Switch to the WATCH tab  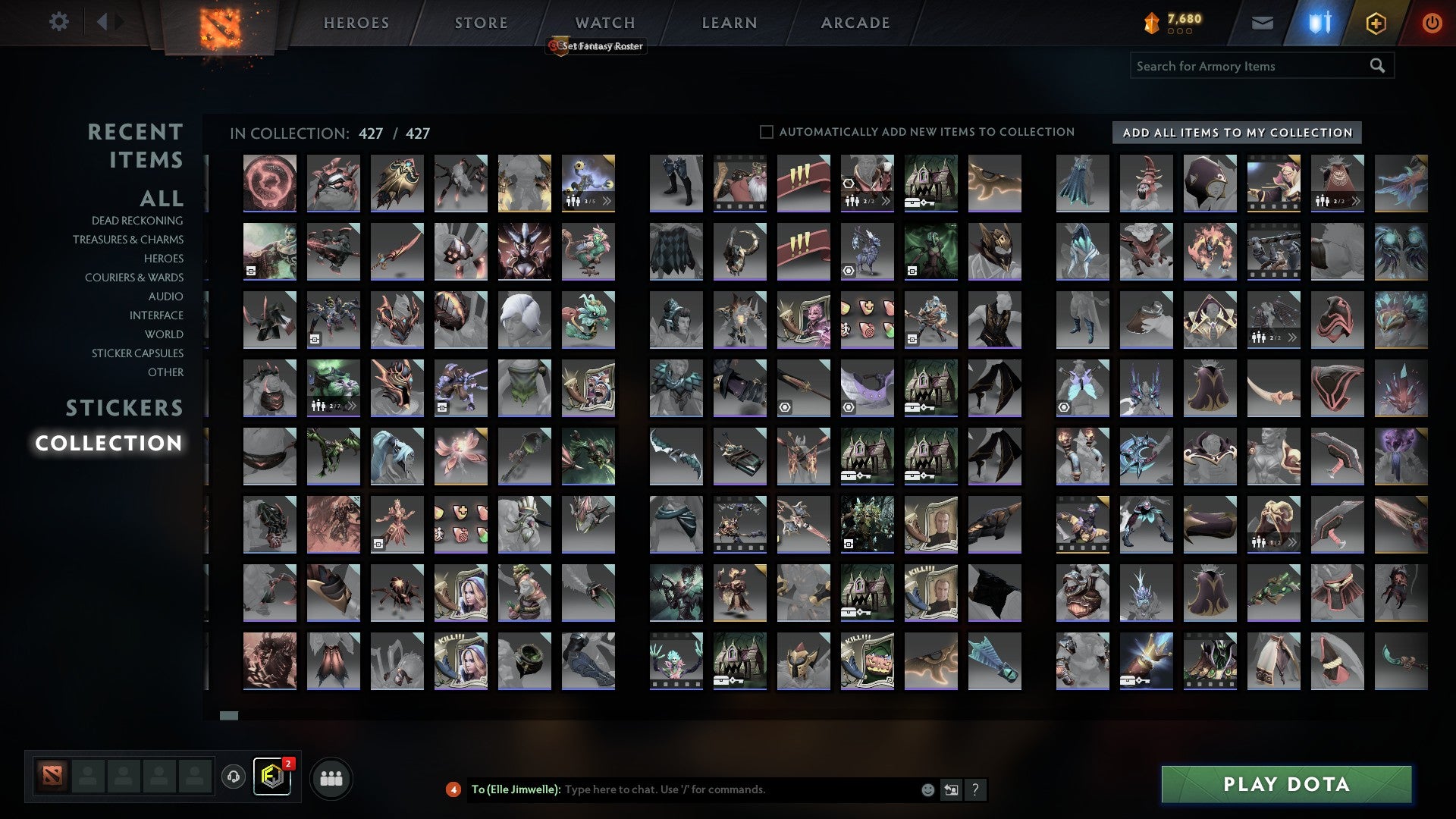click(x=604, y=22)
